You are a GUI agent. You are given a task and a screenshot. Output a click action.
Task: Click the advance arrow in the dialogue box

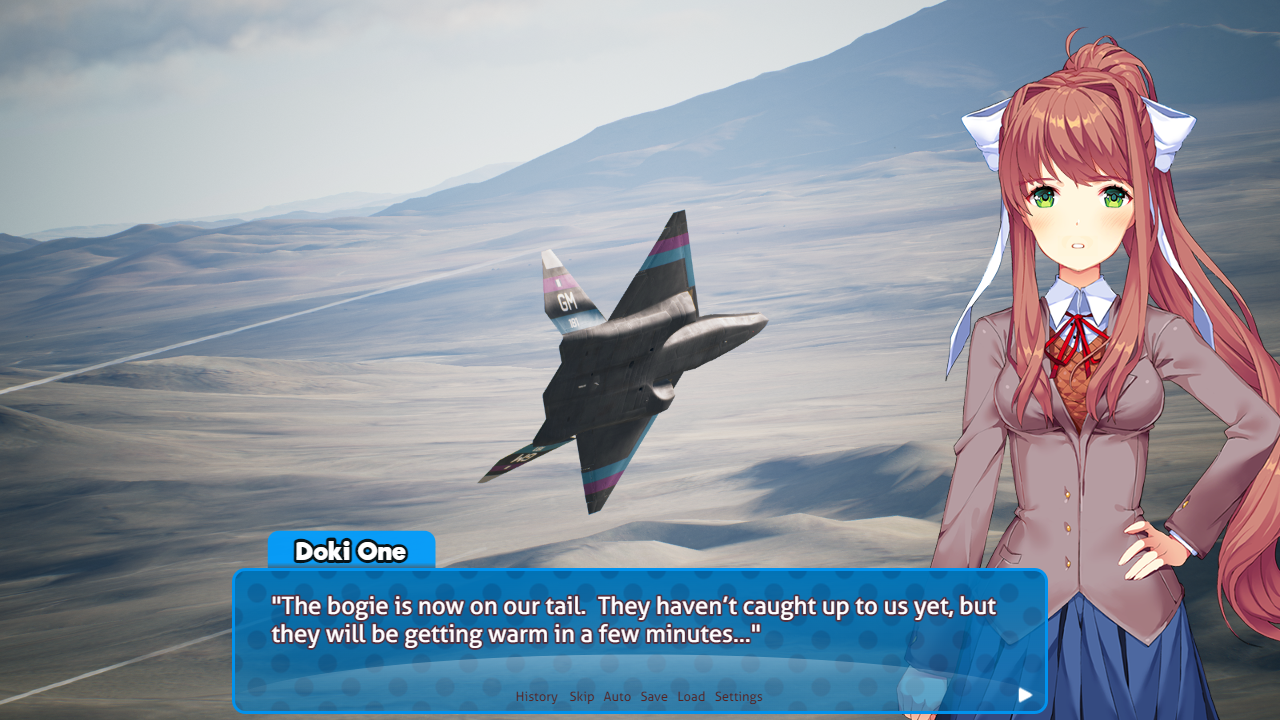pyautogui.click(x=1025, y=694)
